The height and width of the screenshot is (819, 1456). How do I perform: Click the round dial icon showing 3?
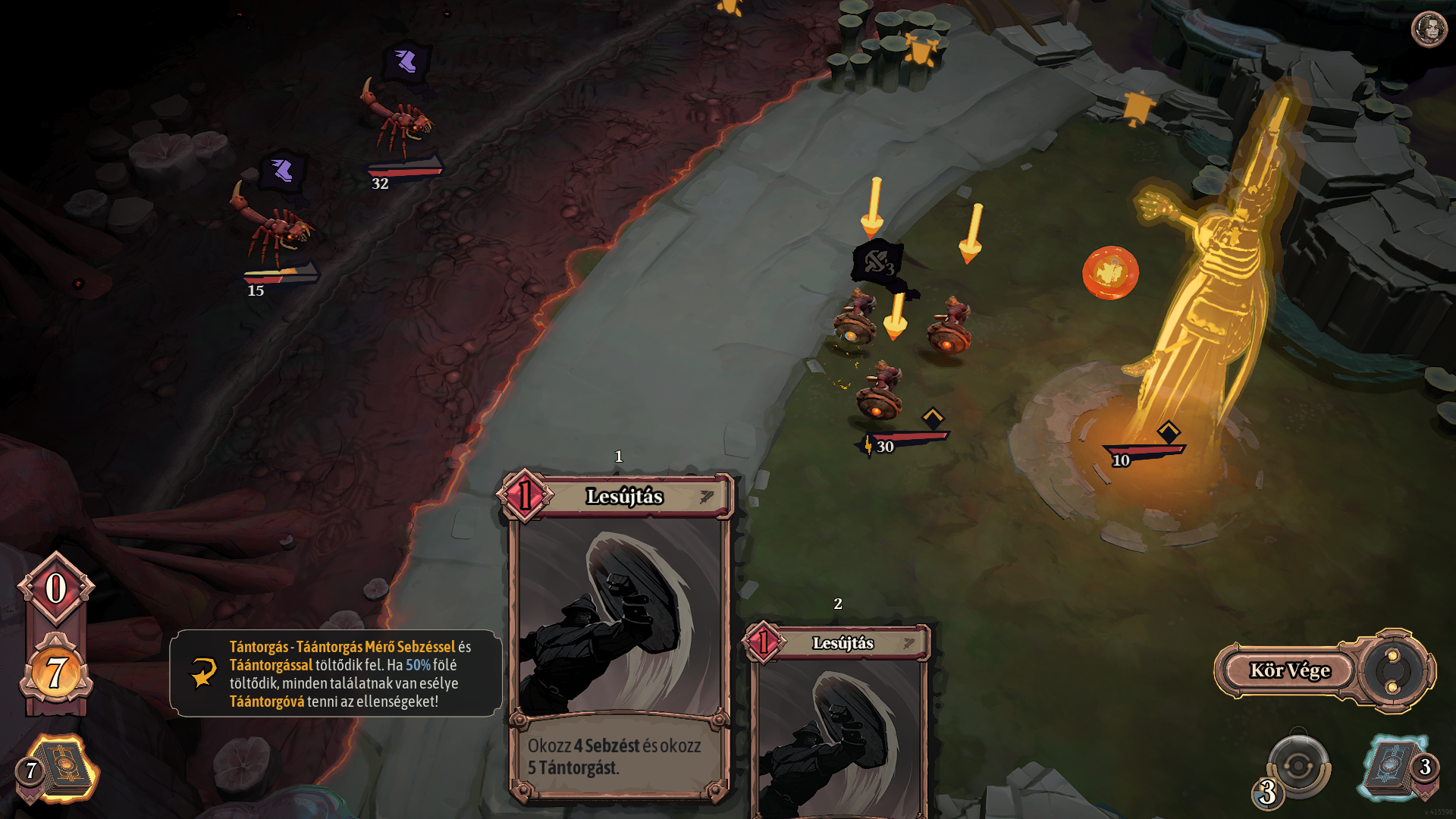tap(1298, 767)
